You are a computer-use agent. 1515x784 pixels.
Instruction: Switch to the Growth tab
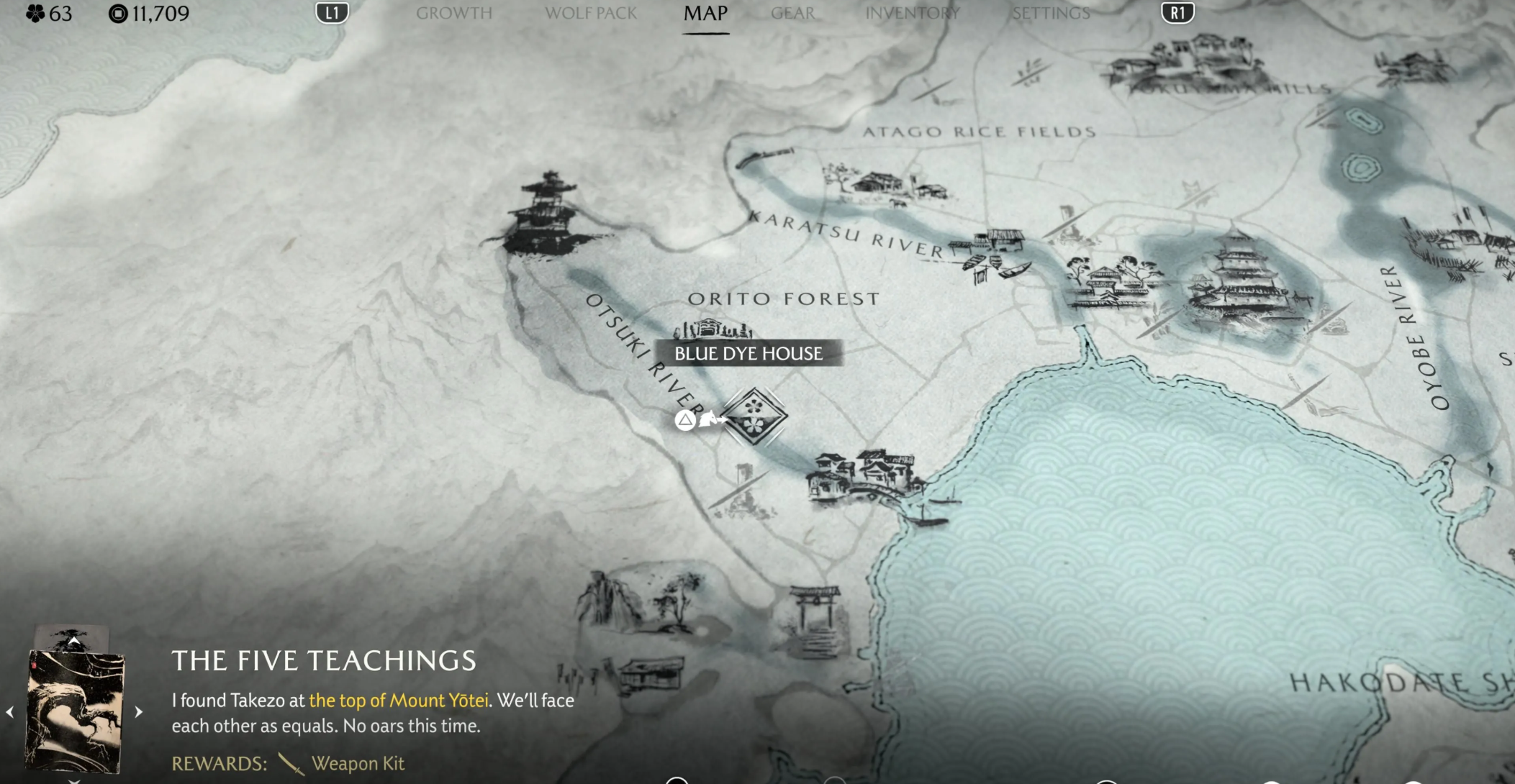point(453,13)
